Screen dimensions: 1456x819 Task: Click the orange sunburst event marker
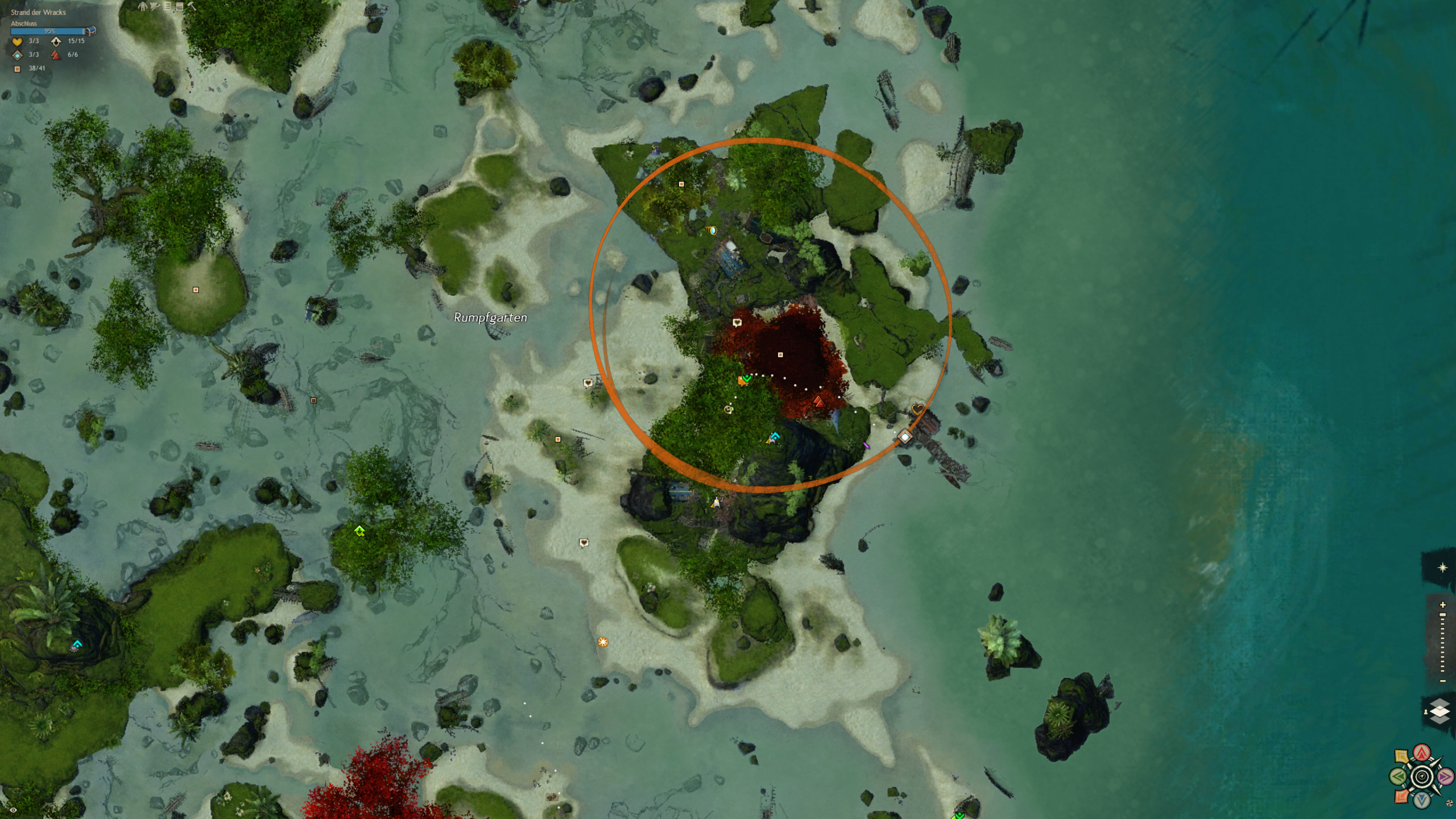pos(603,642)
